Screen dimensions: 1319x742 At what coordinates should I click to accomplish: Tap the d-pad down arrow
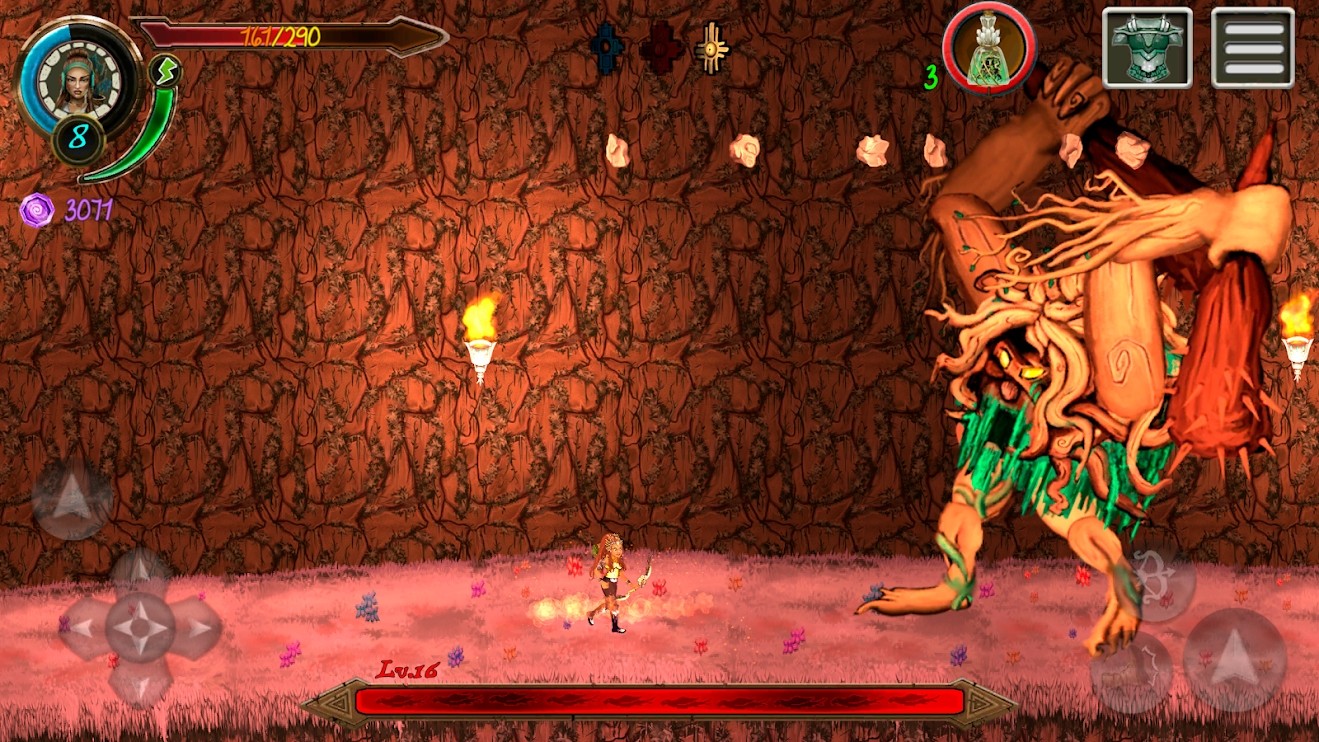[x=140, y=681]
